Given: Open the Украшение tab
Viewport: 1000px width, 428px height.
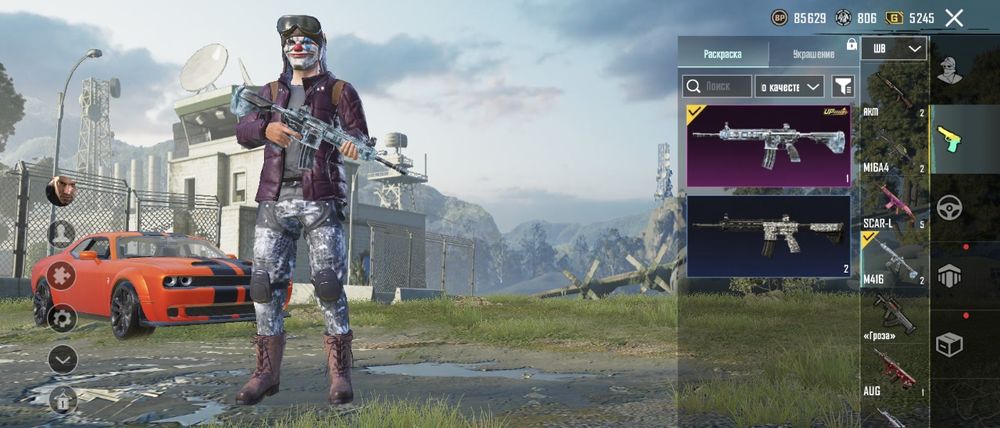Looking at the screenshot, I should click(813, 53).
